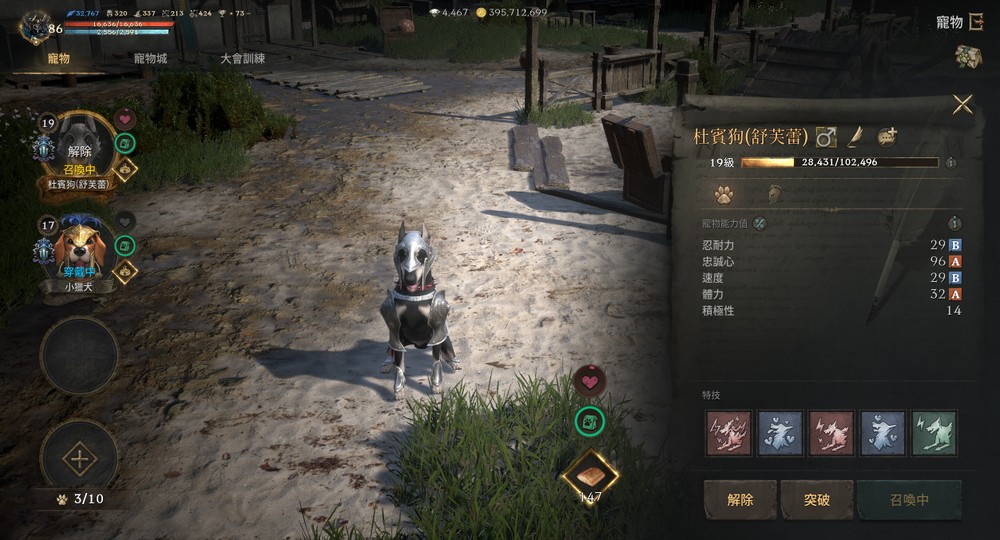Select the green lightning dog skill
Image resolution: width=1000 pixels, height=540 pixels.
coord(934,432)
